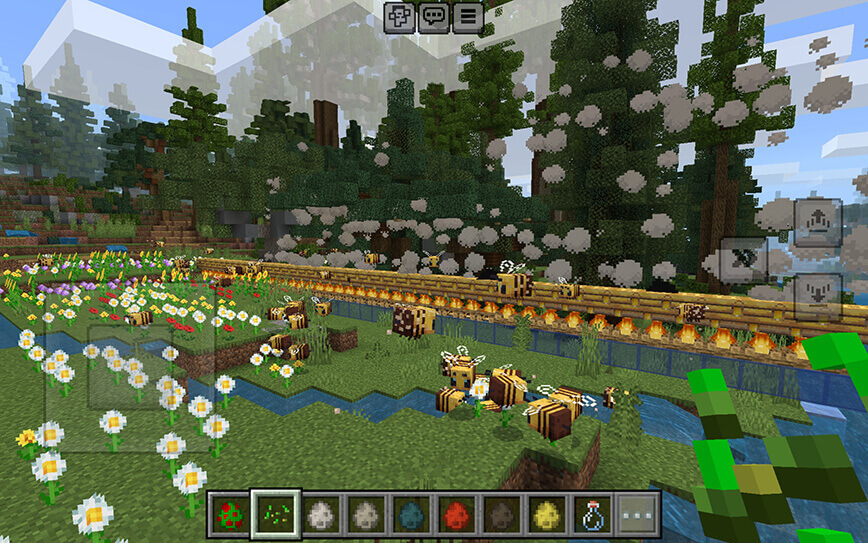Open the chat button at top

[x=434, y=17]
